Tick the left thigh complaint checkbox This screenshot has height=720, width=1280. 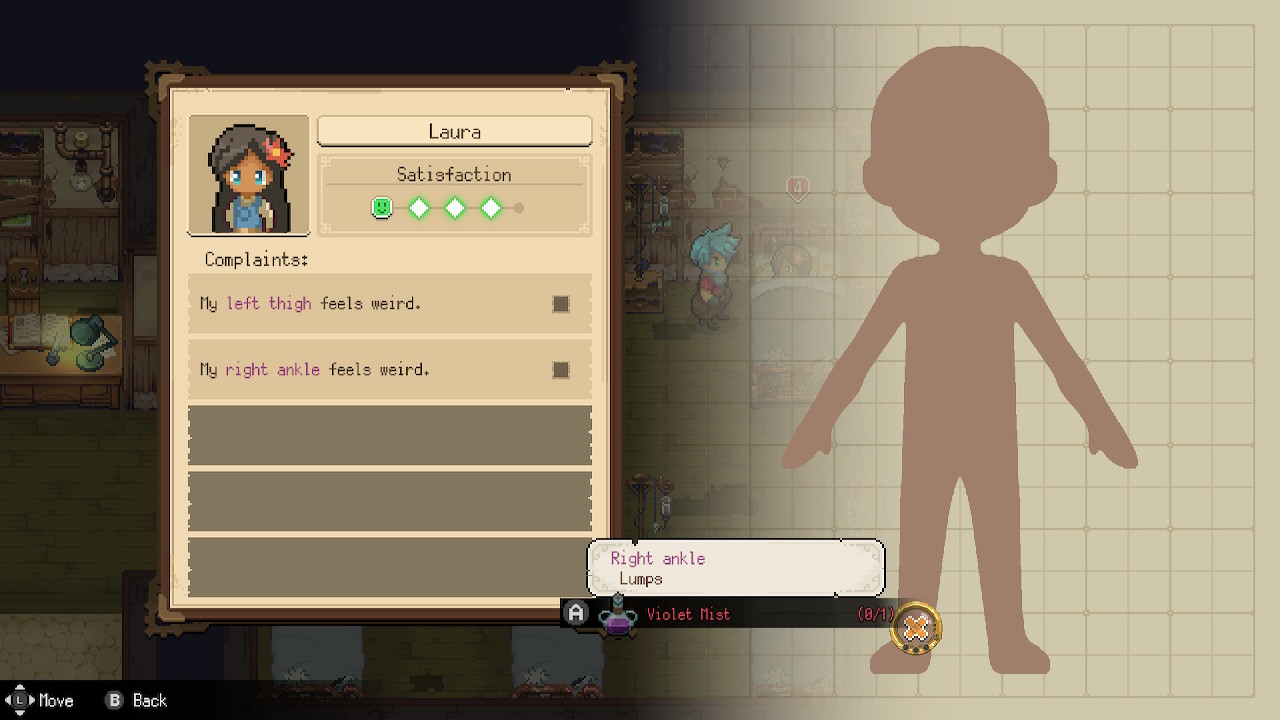tap(561, 304)
